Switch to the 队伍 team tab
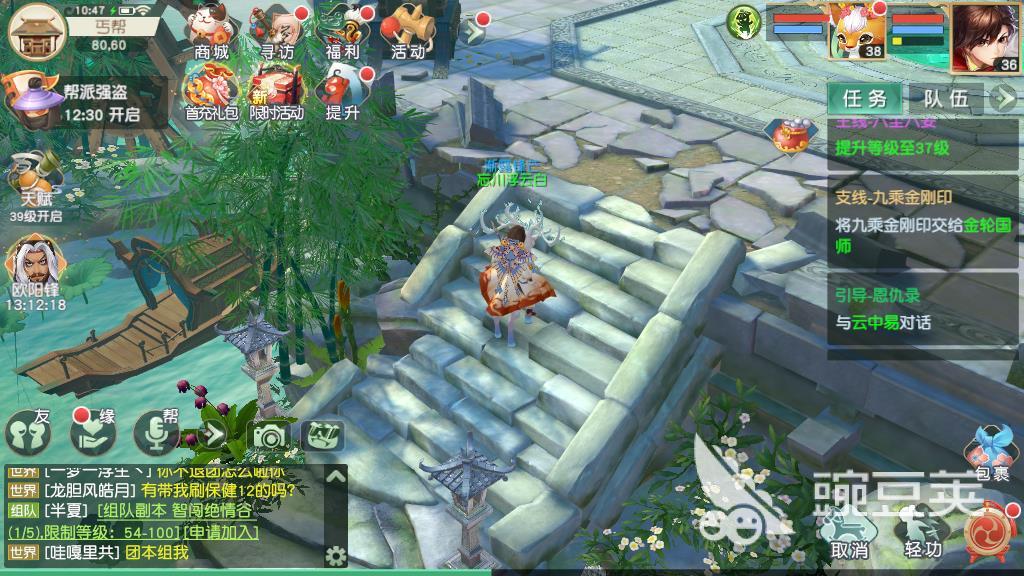Viewport: 1024px width, 576px height. [x=945, y=98]
